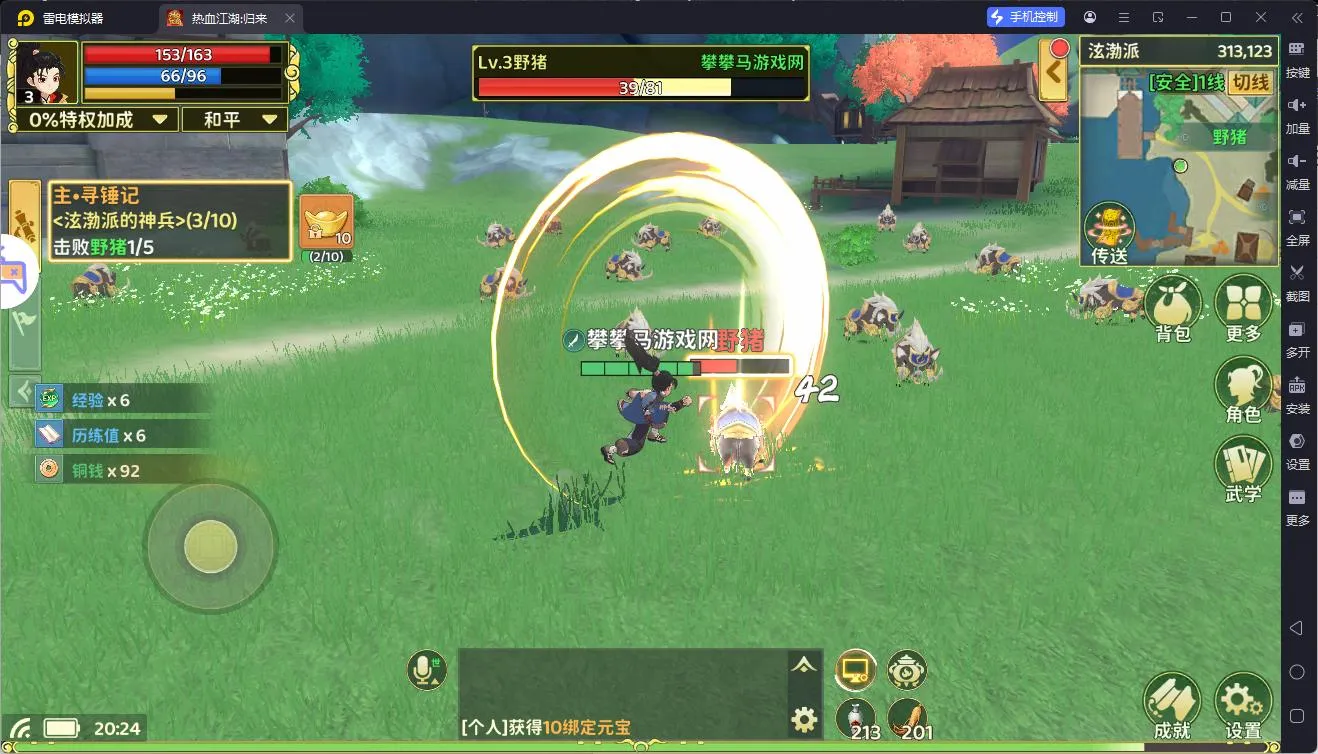Open the 更多 game menu

click(1243, 306)
